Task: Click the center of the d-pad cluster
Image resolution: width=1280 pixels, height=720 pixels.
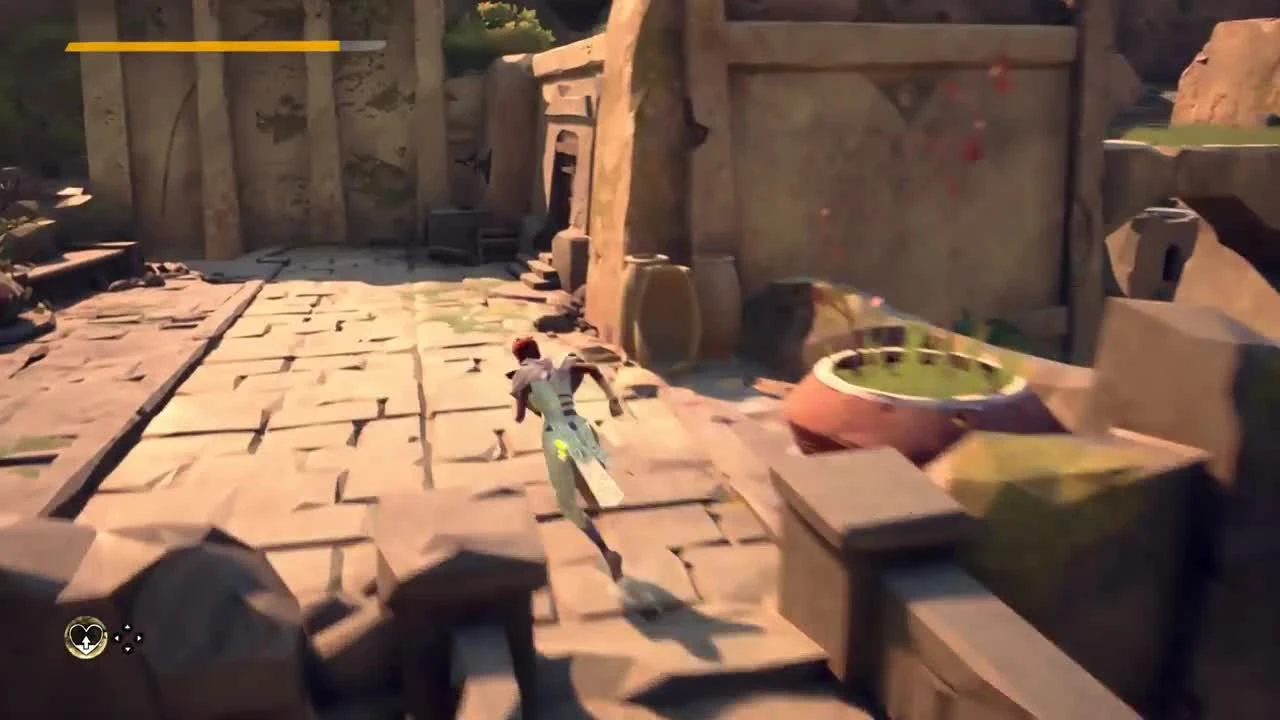Action: click(127, 638)
